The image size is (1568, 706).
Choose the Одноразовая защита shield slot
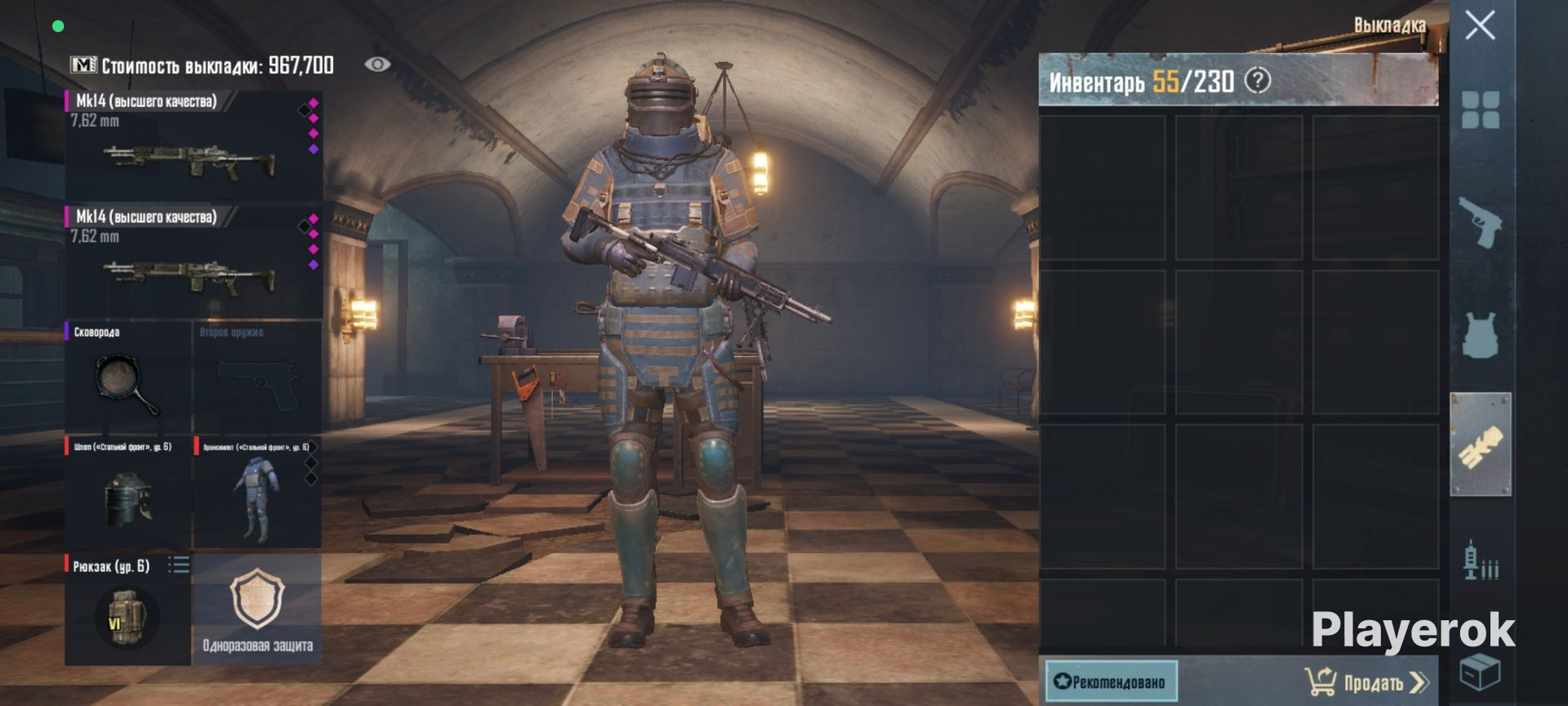[257, 610]
